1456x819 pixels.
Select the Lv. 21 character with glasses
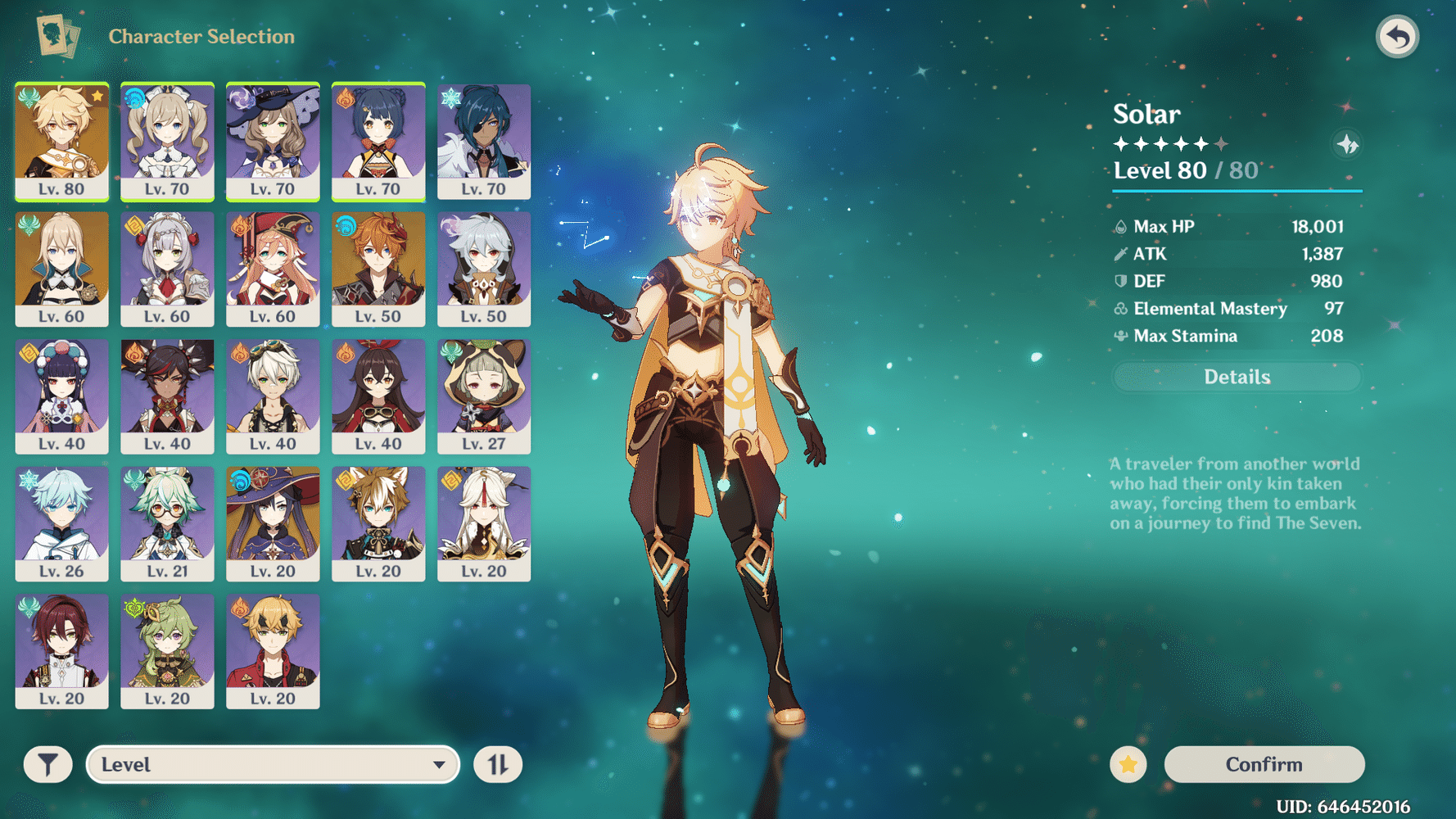coord(167,523)
